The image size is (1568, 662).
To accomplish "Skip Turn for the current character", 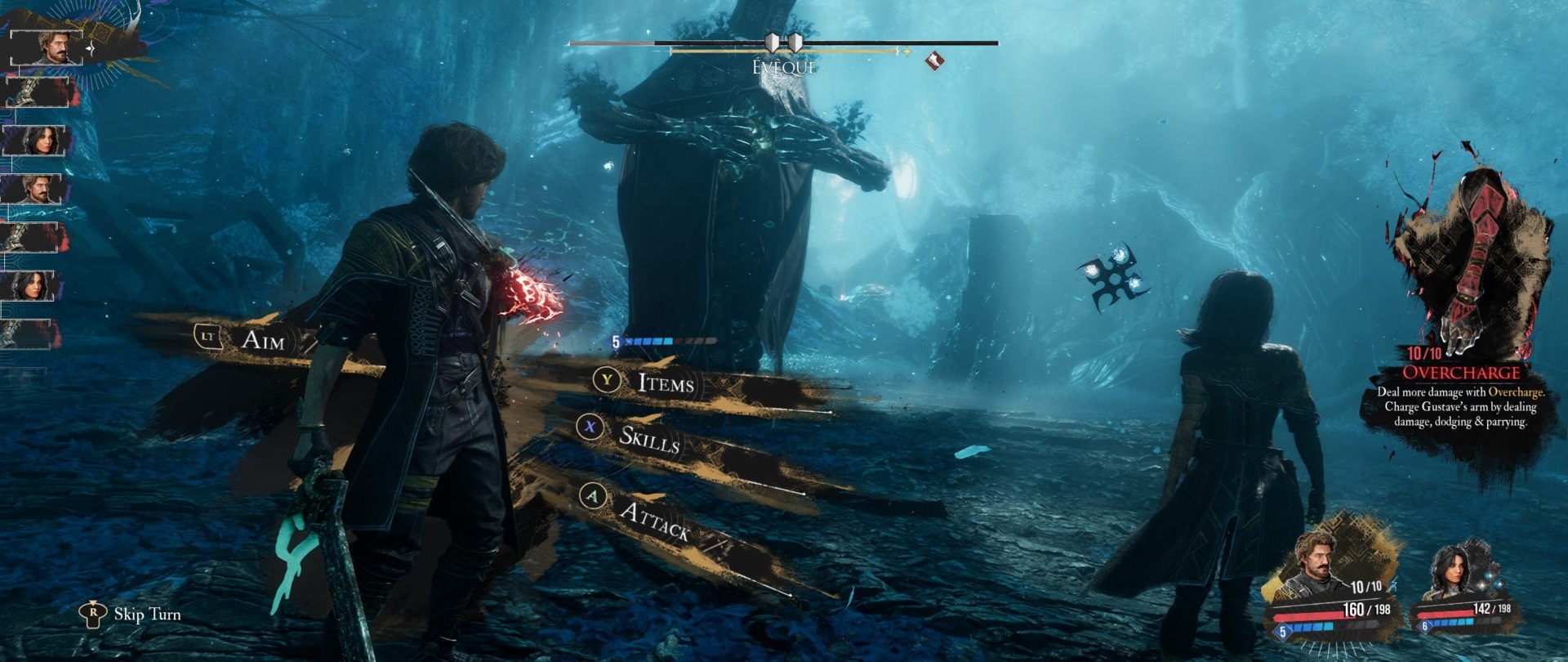I will coord(146,615).
